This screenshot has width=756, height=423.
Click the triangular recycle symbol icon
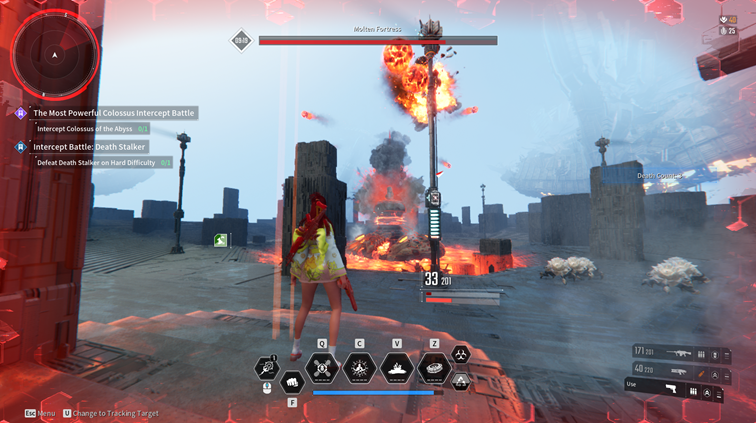[460, 382]
